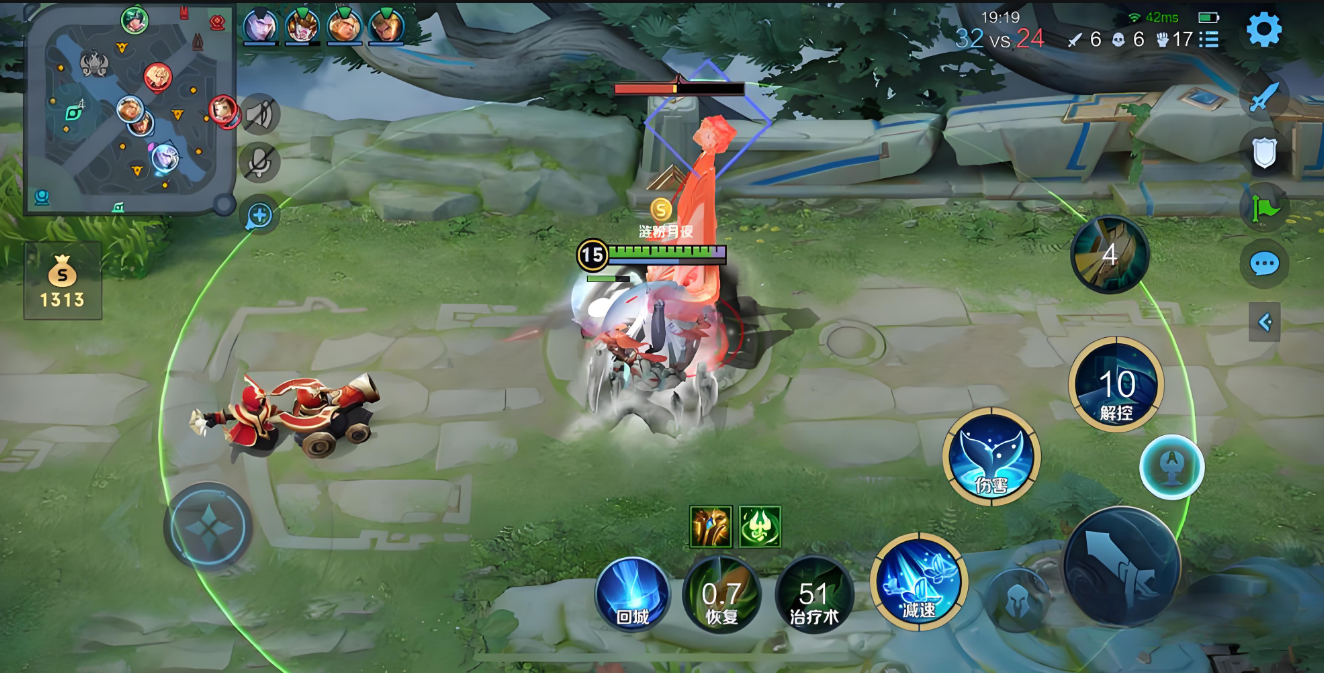Activate the 伤害 whale-tail ability
This screenshot has width=1324, height=673.
[991, 457]
